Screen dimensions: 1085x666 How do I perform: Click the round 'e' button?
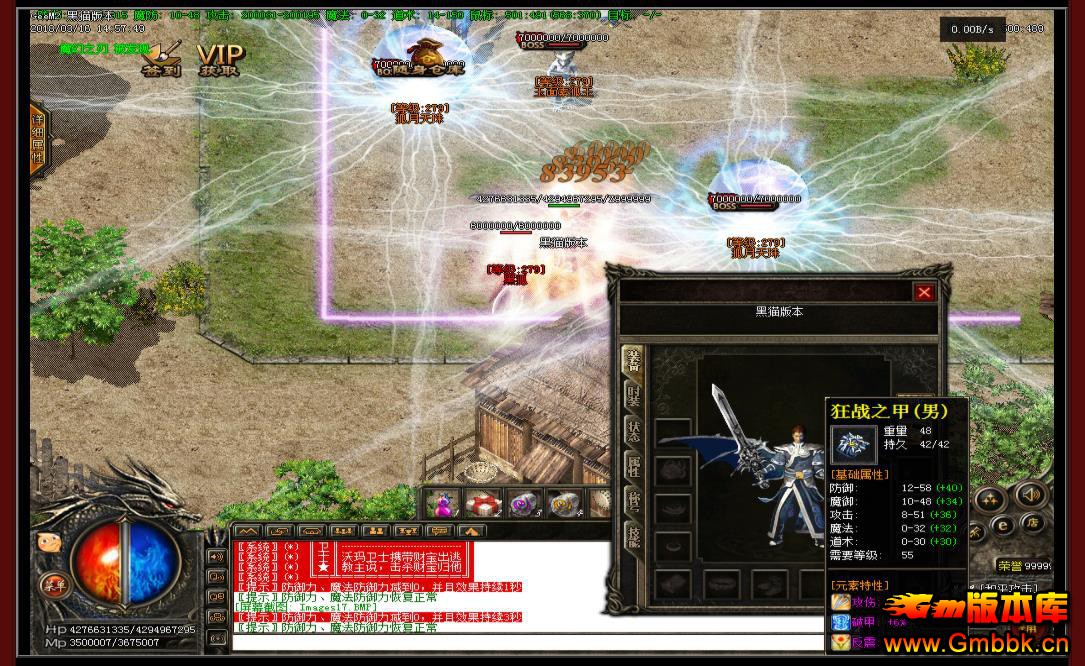point(1003,524)
